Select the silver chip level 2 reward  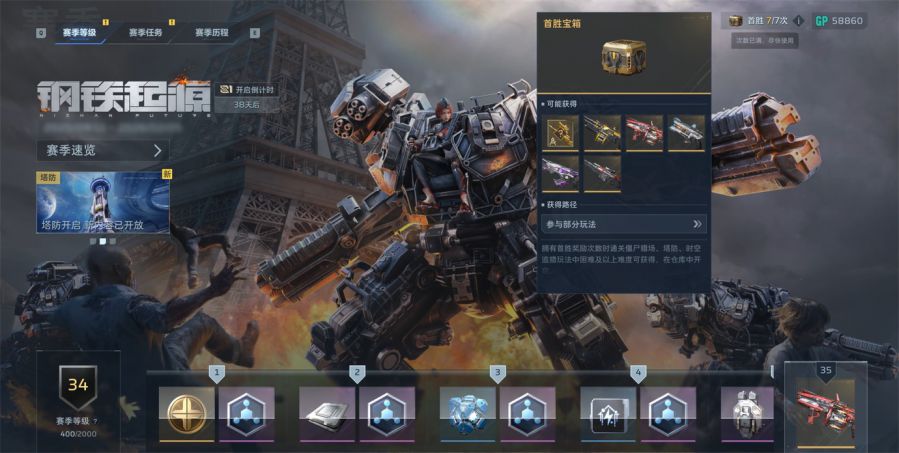(327, 413)
